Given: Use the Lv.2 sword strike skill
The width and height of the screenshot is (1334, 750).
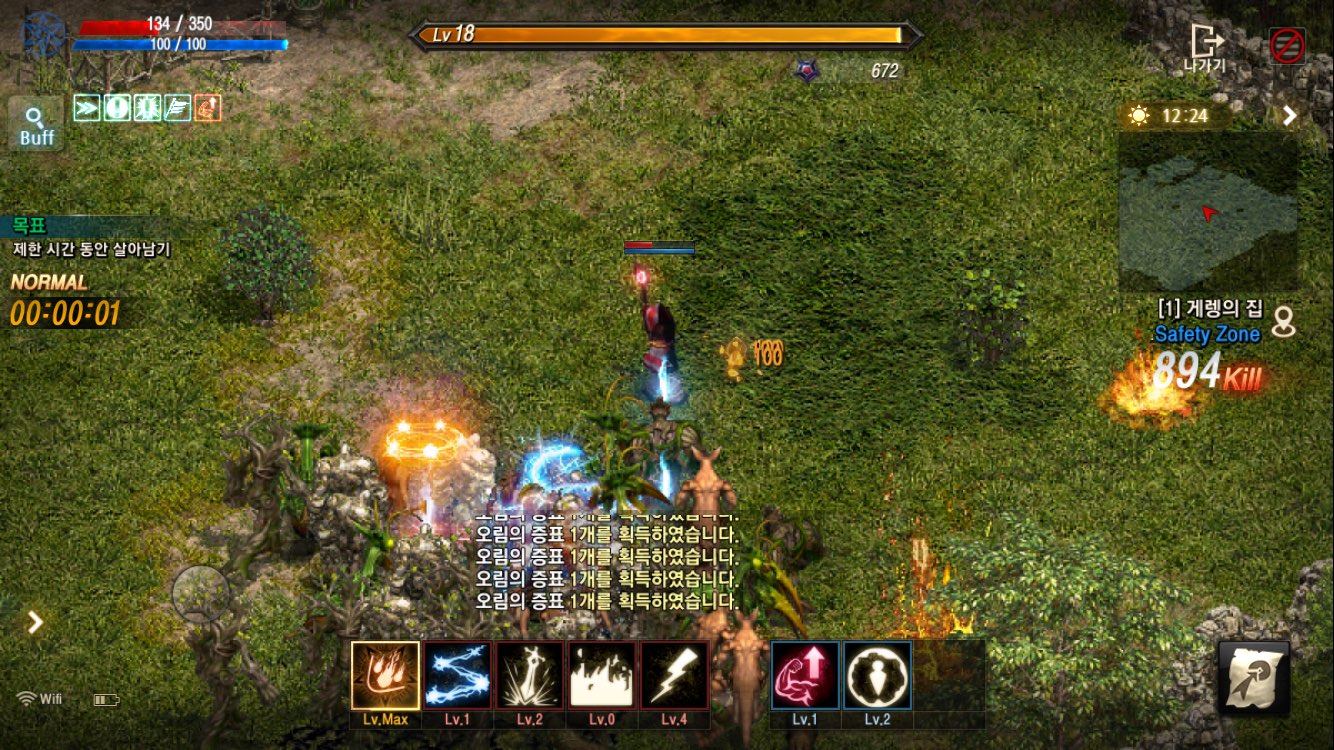Looking at the screenshot, I should pos(529,675).
